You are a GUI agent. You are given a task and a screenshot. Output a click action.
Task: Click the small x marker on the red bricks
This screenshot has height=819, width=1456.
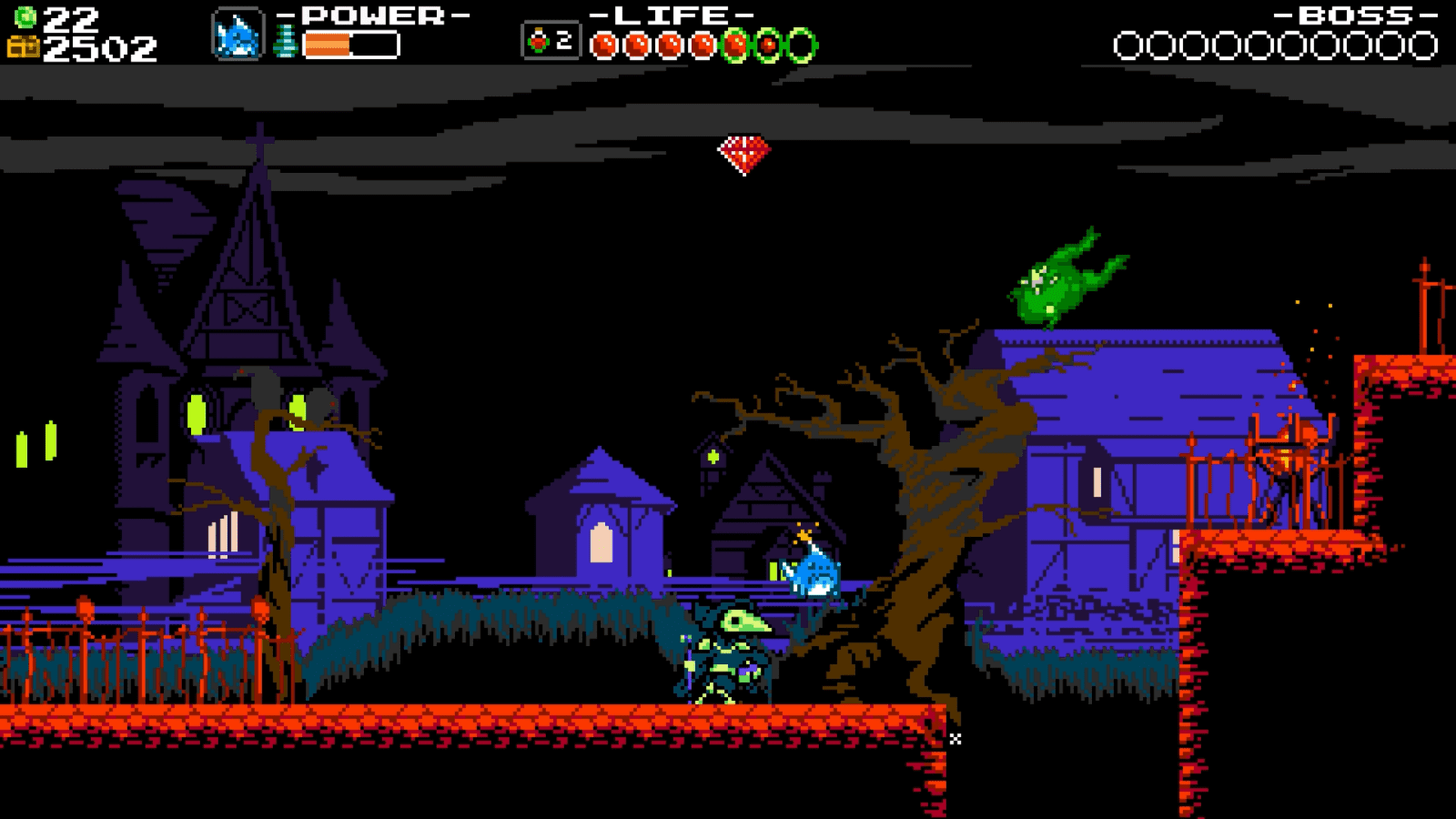(955, 739)
